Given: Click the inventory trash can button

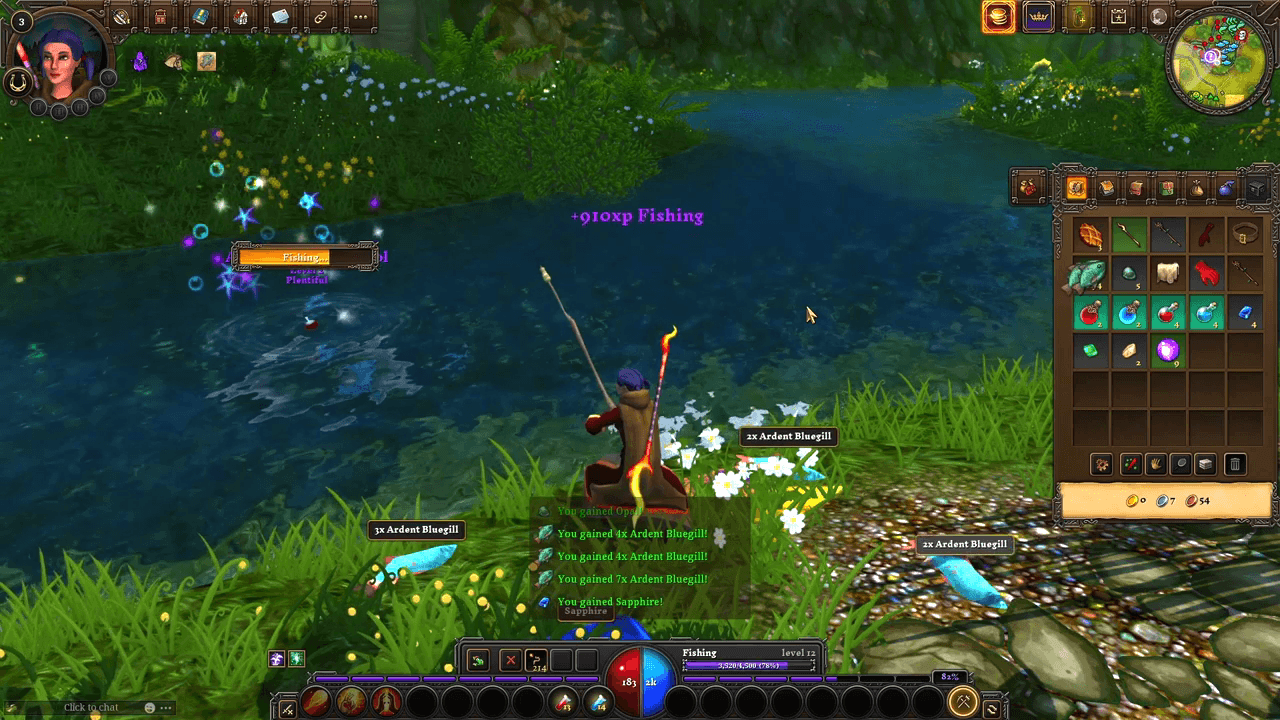Looking at the screenshot, I should point(1235,464).
